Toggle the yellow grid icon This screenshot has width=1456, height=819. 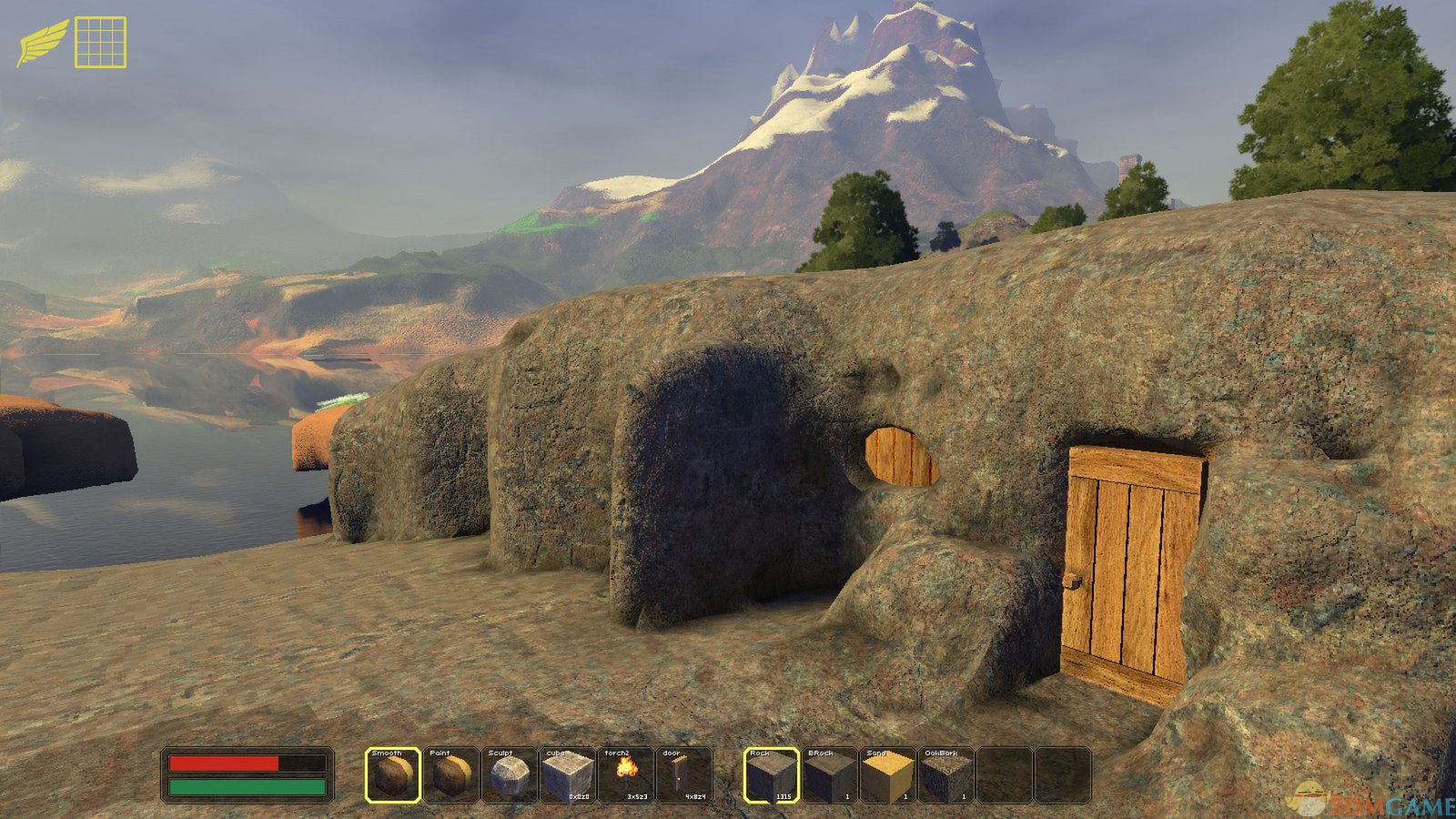click(100, 42)
